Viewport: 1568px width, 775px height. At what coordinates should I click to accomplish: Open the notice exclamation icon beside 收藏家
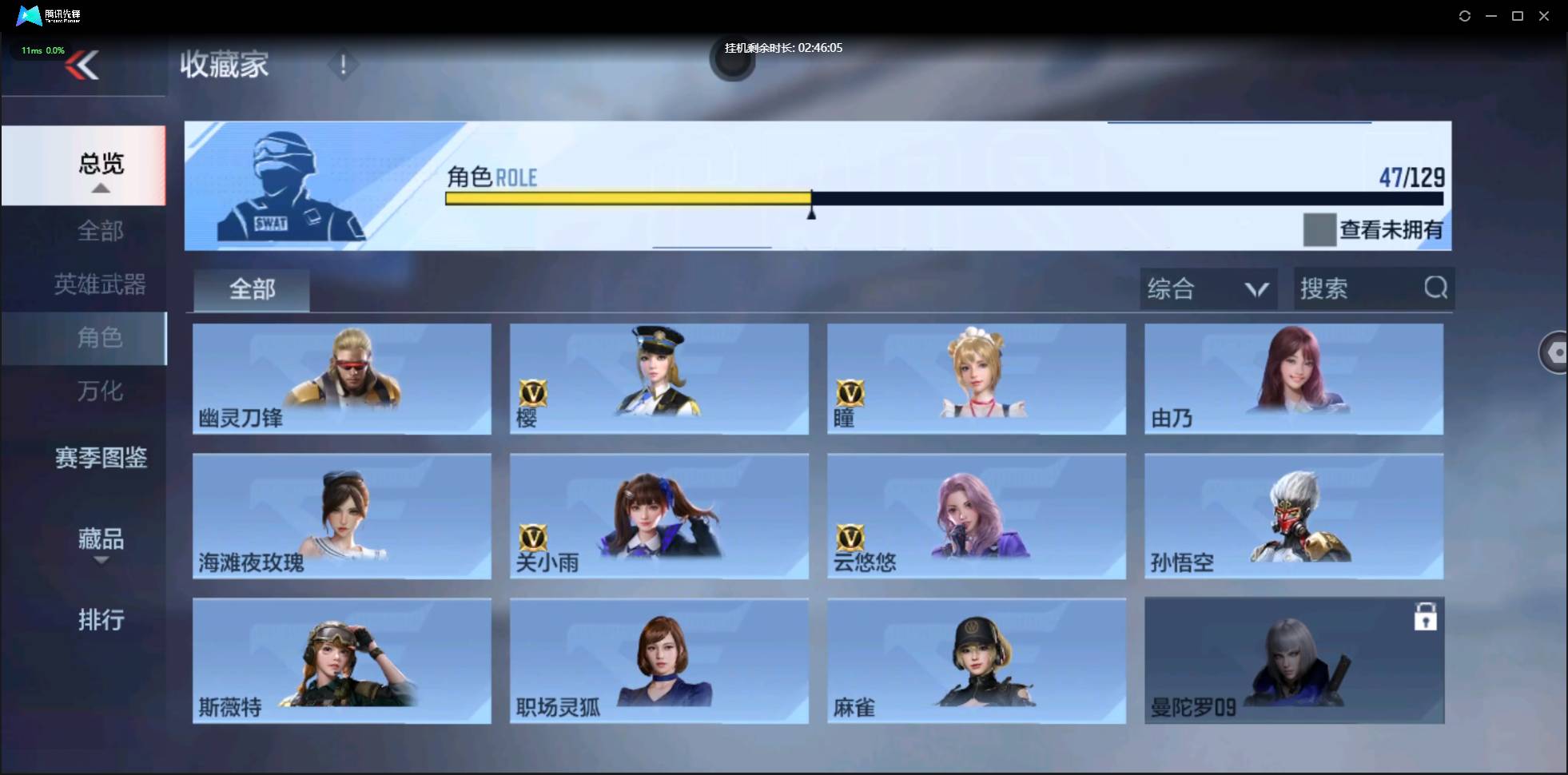(x=344, y=64)
